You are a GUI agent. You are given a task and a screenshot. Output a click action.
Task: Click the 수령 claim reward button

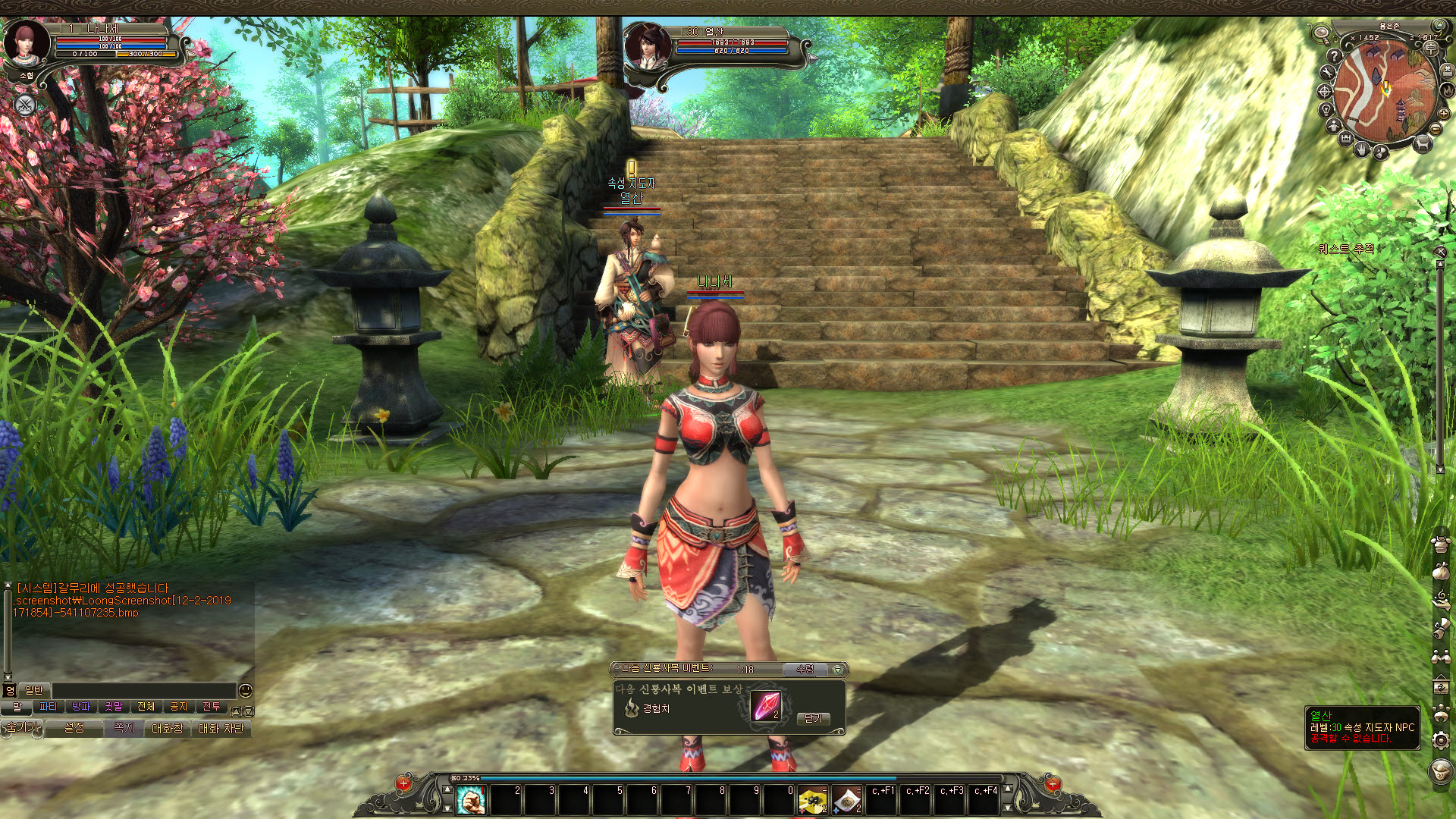(805, 670)
